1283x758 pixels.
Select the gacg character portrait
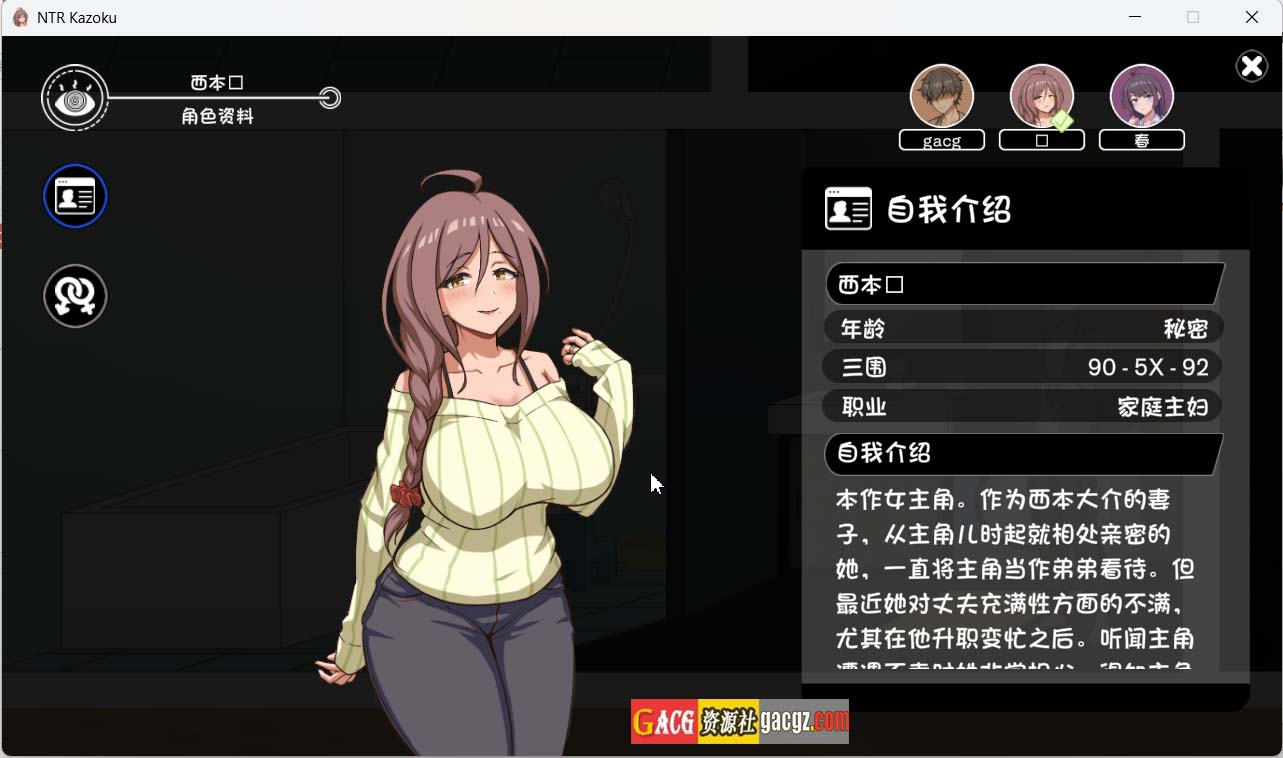point(941,97)
